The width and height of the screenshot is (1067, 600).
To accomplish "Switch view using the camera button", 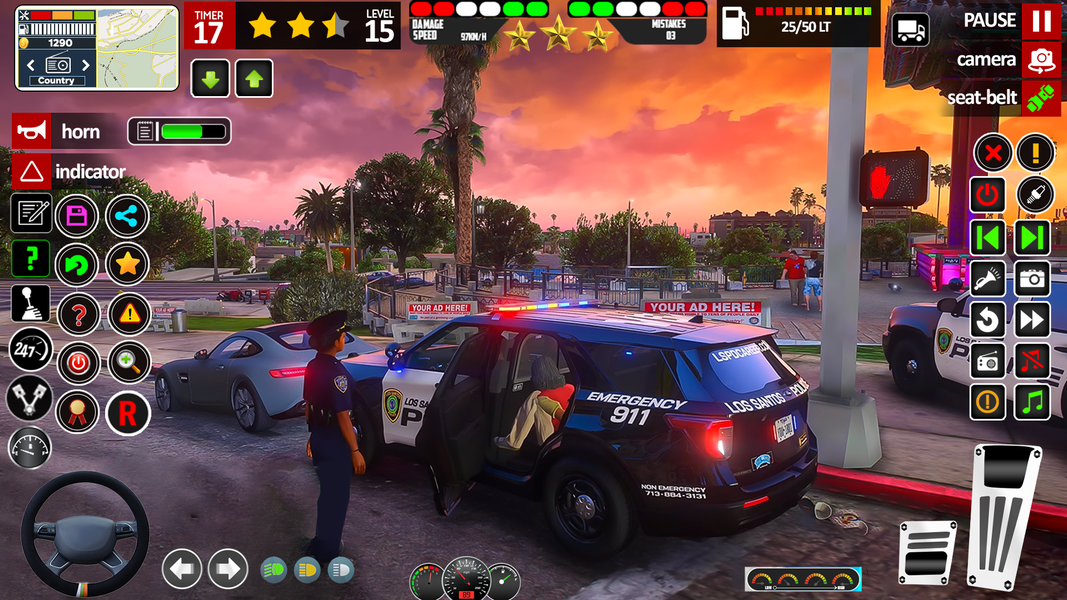I will point(1041,60).
